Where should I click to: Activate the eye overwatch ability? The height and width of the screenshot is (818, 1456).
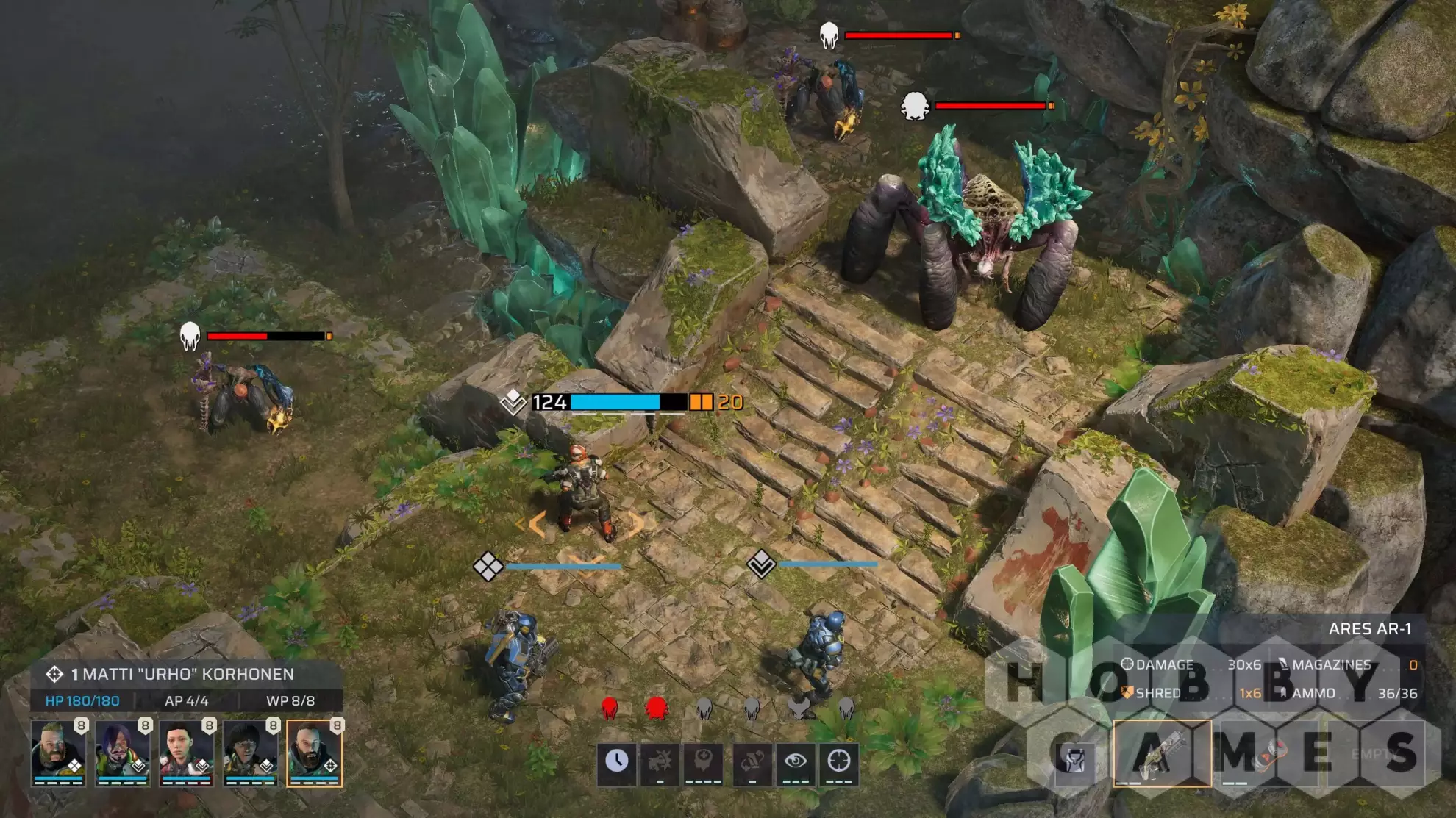pos(795,762)
